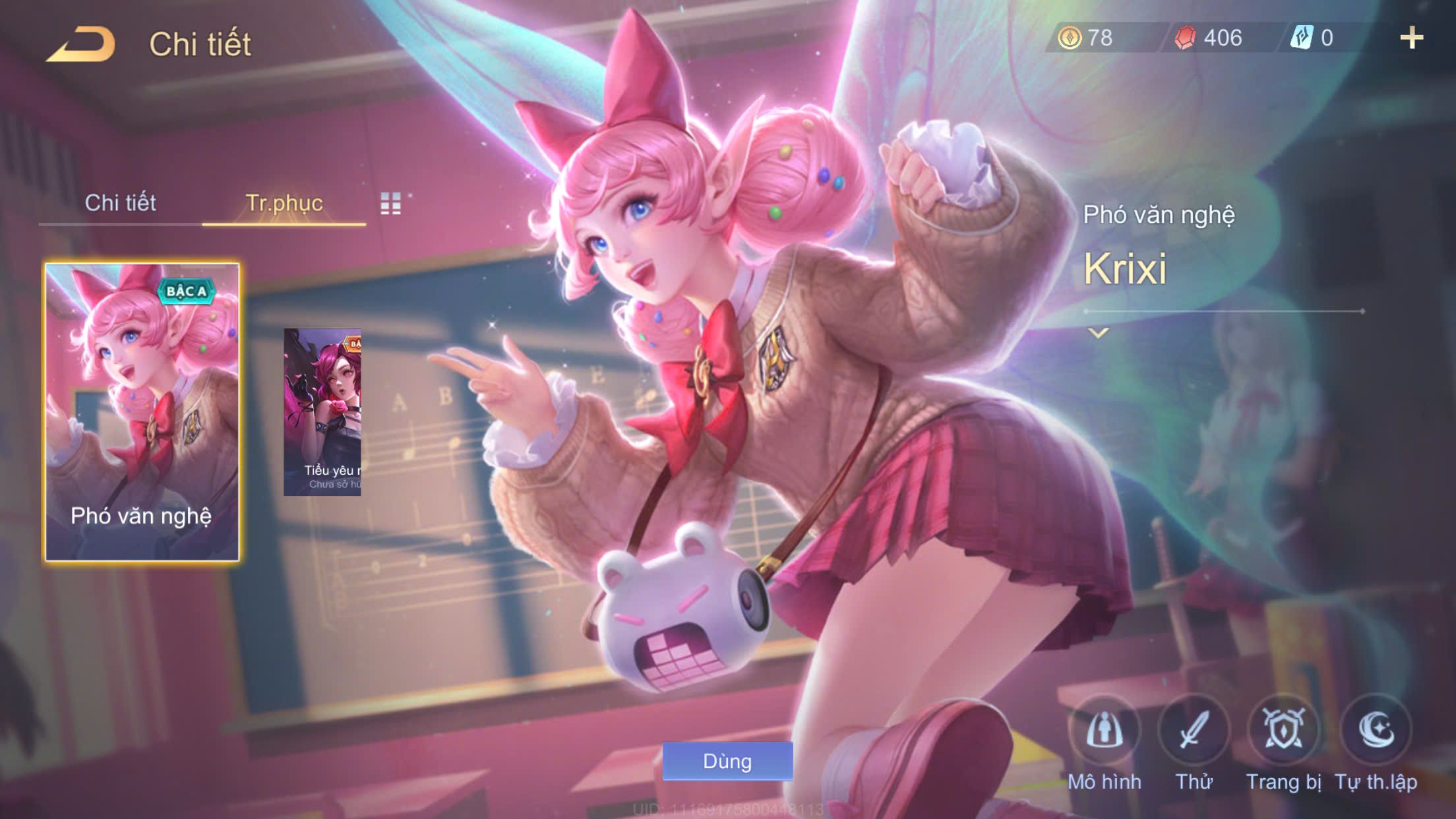Image resolution: width=1456 pixels, height=819 pixels.
Task: Click the Dùng button to equip skin
Action: 727,761
